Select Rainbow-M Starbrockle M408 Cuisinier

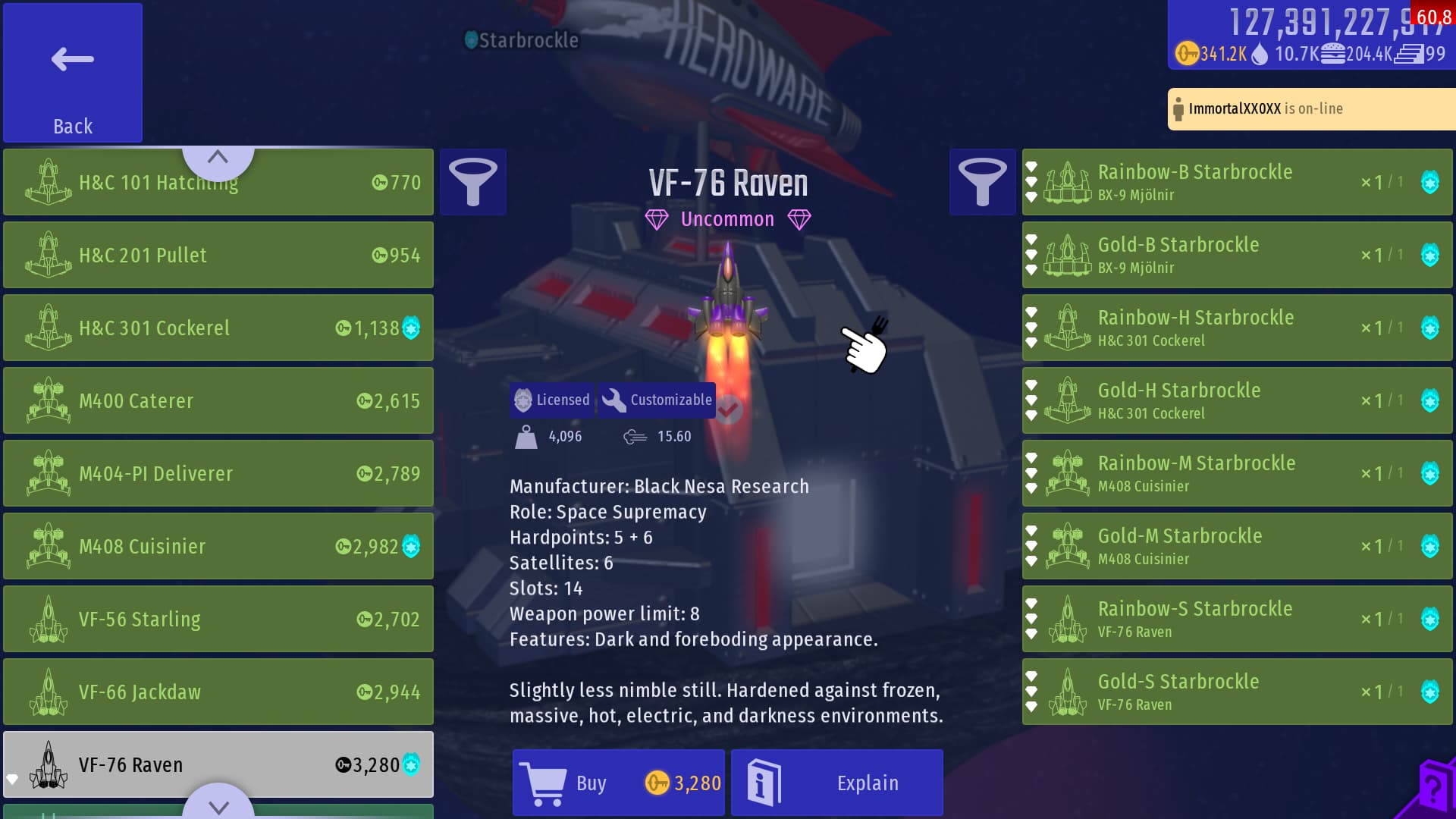pyautogui.click(x=1236, y=473)
